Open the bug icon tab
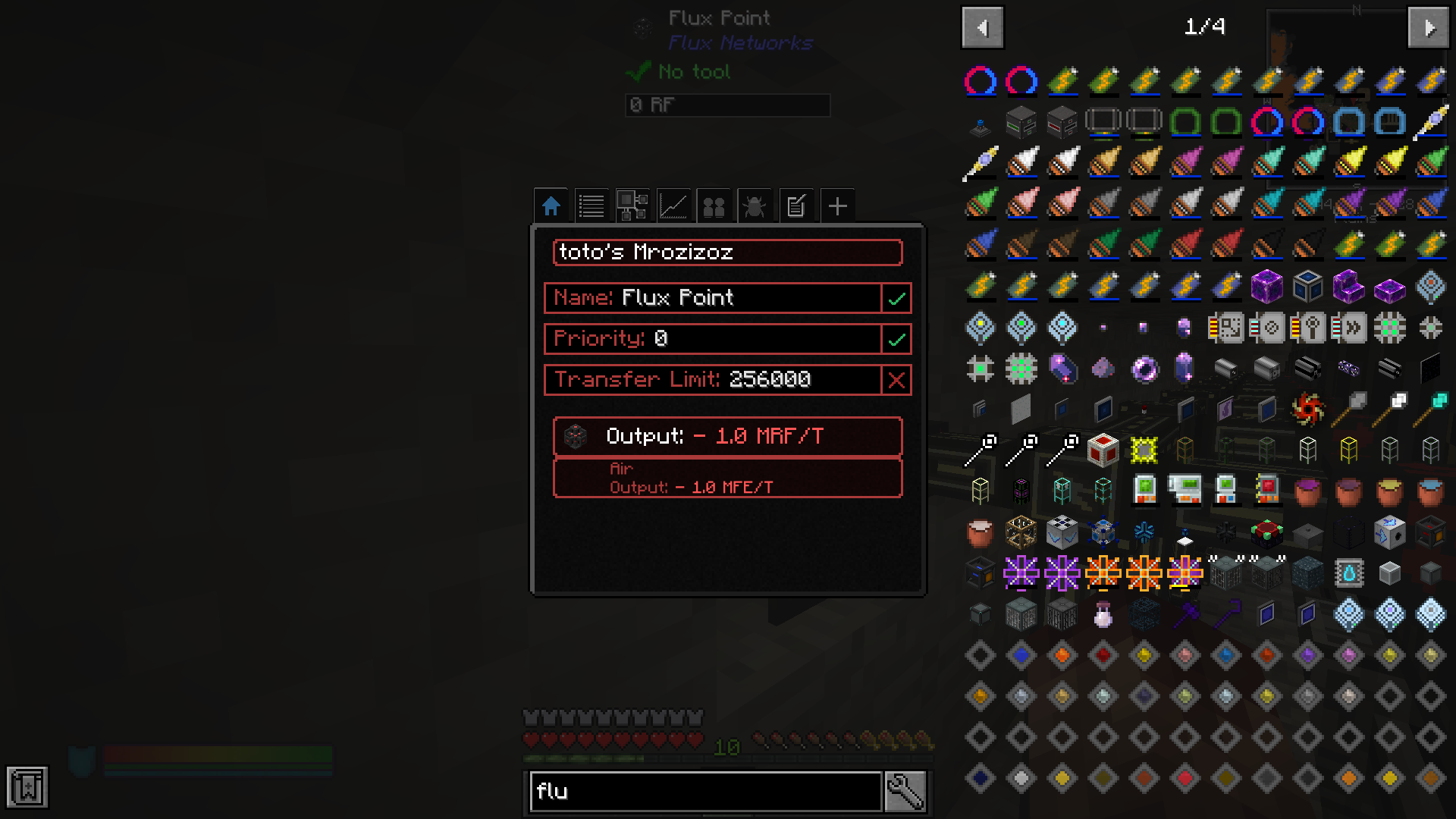 click(755, 206)
